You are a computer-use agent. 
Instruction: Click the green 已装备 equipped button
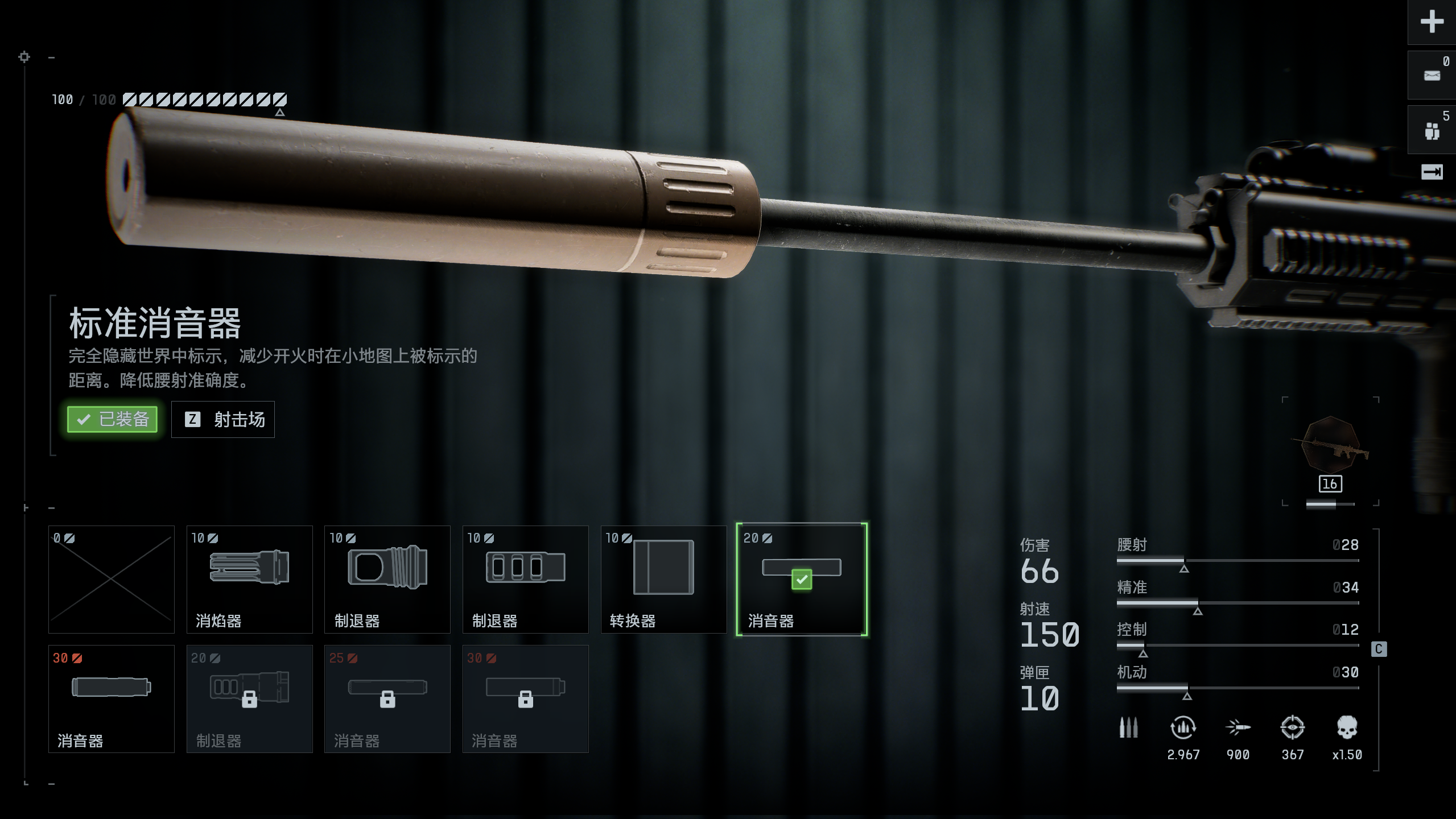tap(112, 419)
